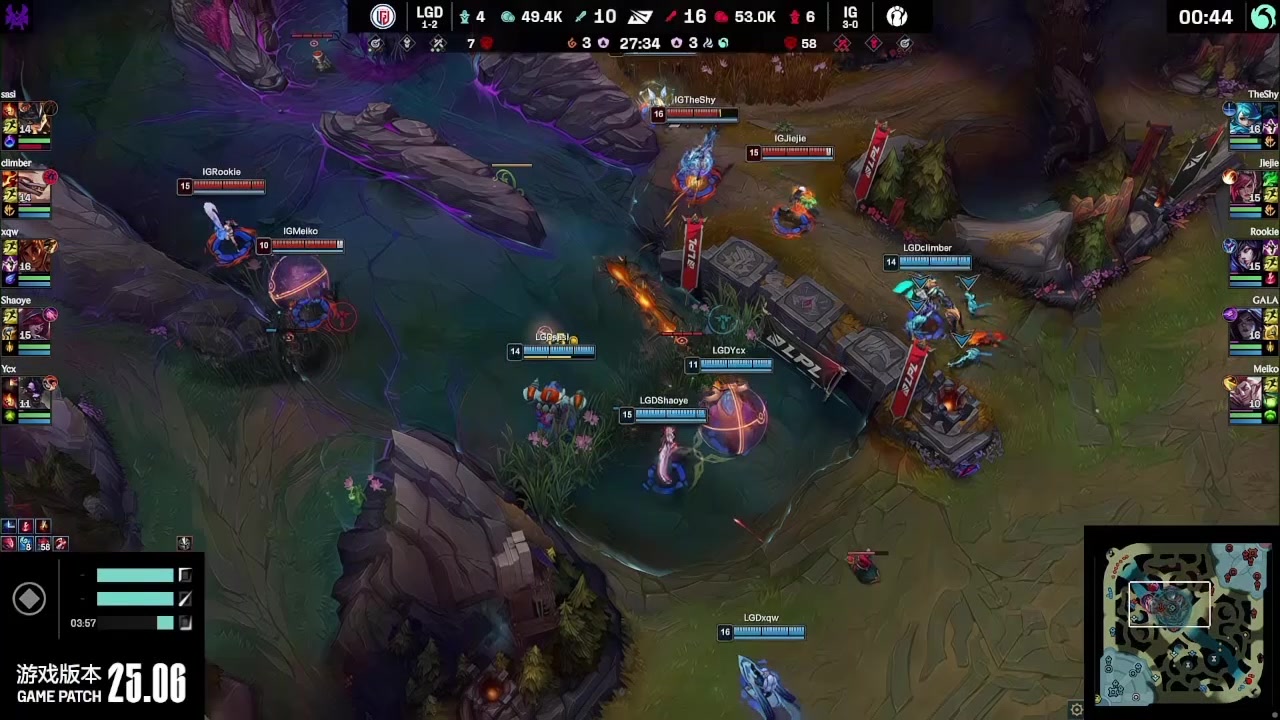Select TheShy's champion portrait
Image resolution: width=1280 pixels, height=720 pixels.
pos(1246,118)
